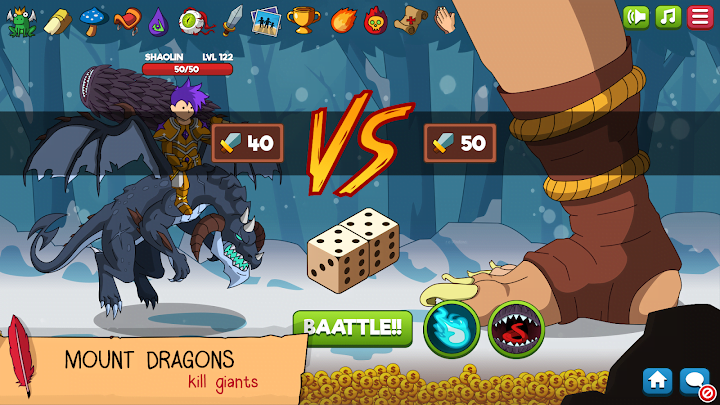Click the crowned frog icon
This screenshot has height=405, width=720.
click(x=19, y=20)
